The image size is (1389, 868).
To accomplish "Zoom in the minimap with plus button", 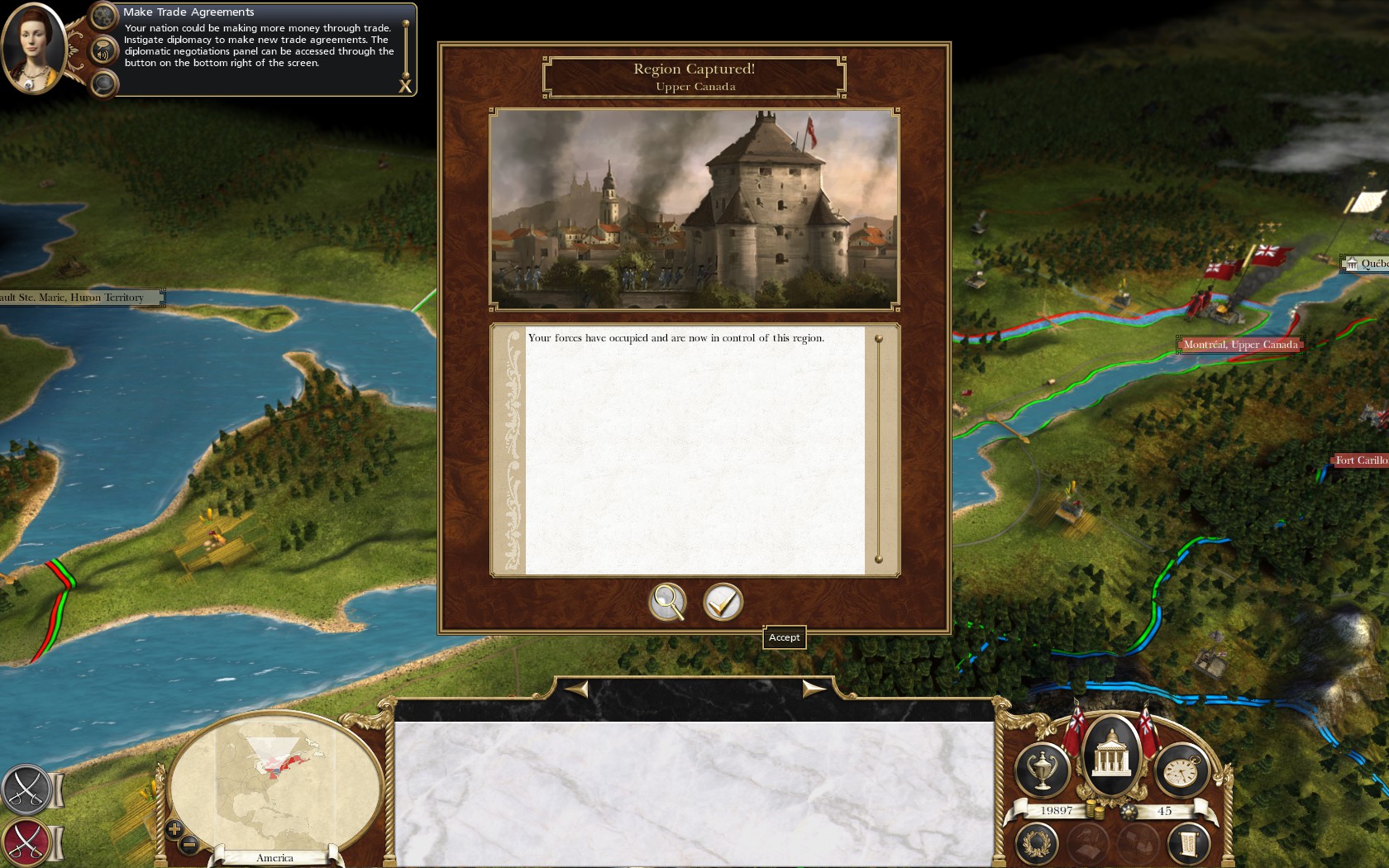I will [x=174, y=827].
